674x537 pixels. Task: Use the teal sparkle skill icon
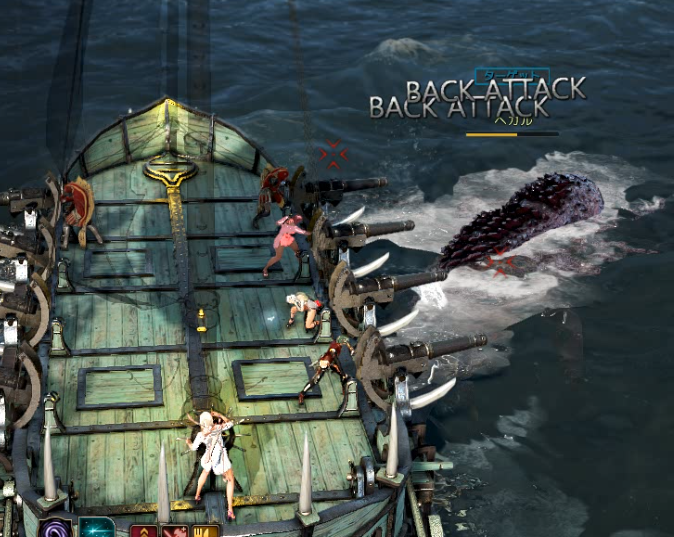(x=97, y=529)
